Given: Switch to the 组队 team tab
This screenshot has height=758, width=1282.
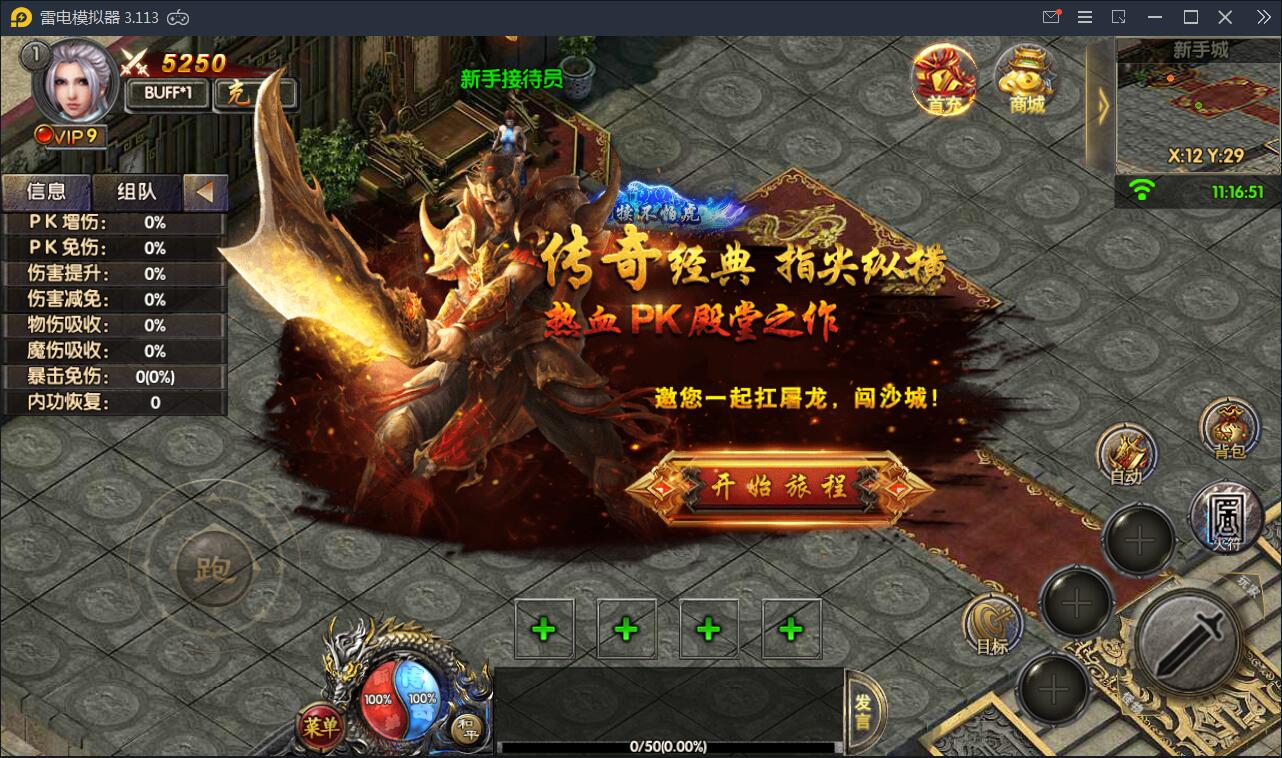Looking at the screenshot, I should [x=136, y=192].
